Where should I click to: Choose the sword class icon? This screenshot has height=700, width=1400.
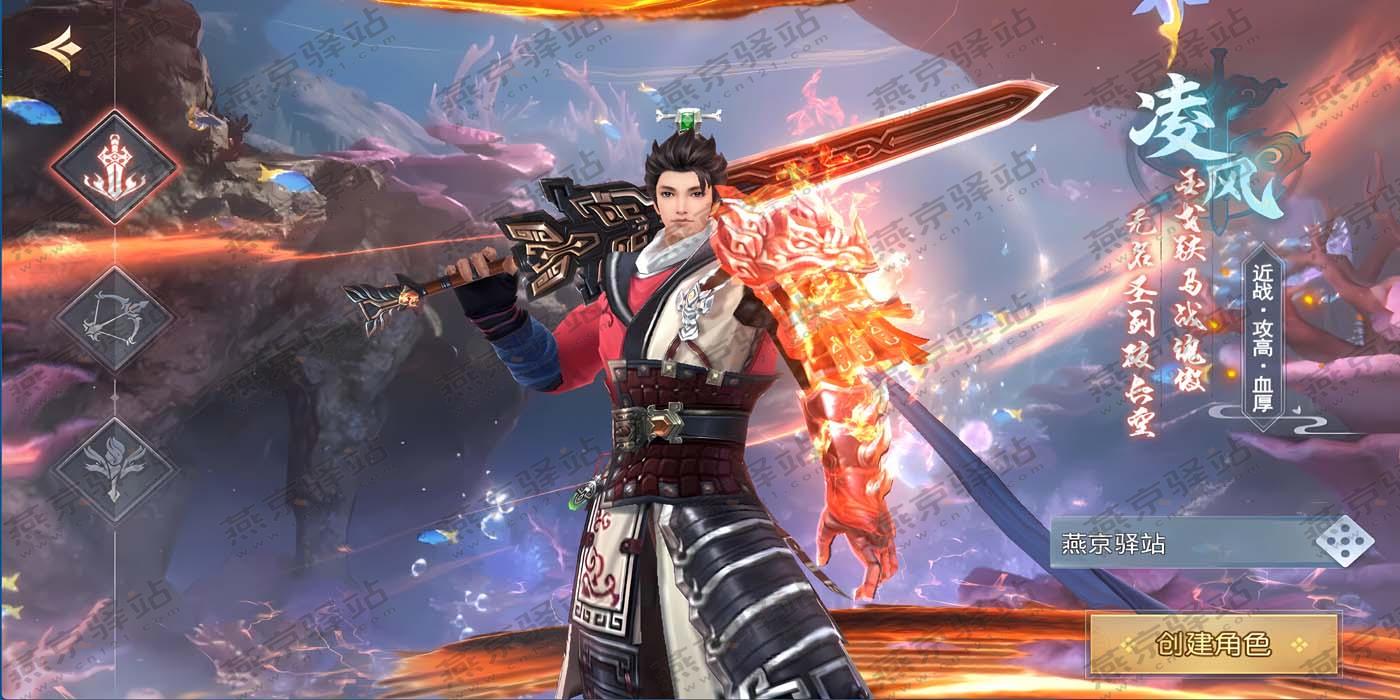pyautogui.click(x=114, y=164)
